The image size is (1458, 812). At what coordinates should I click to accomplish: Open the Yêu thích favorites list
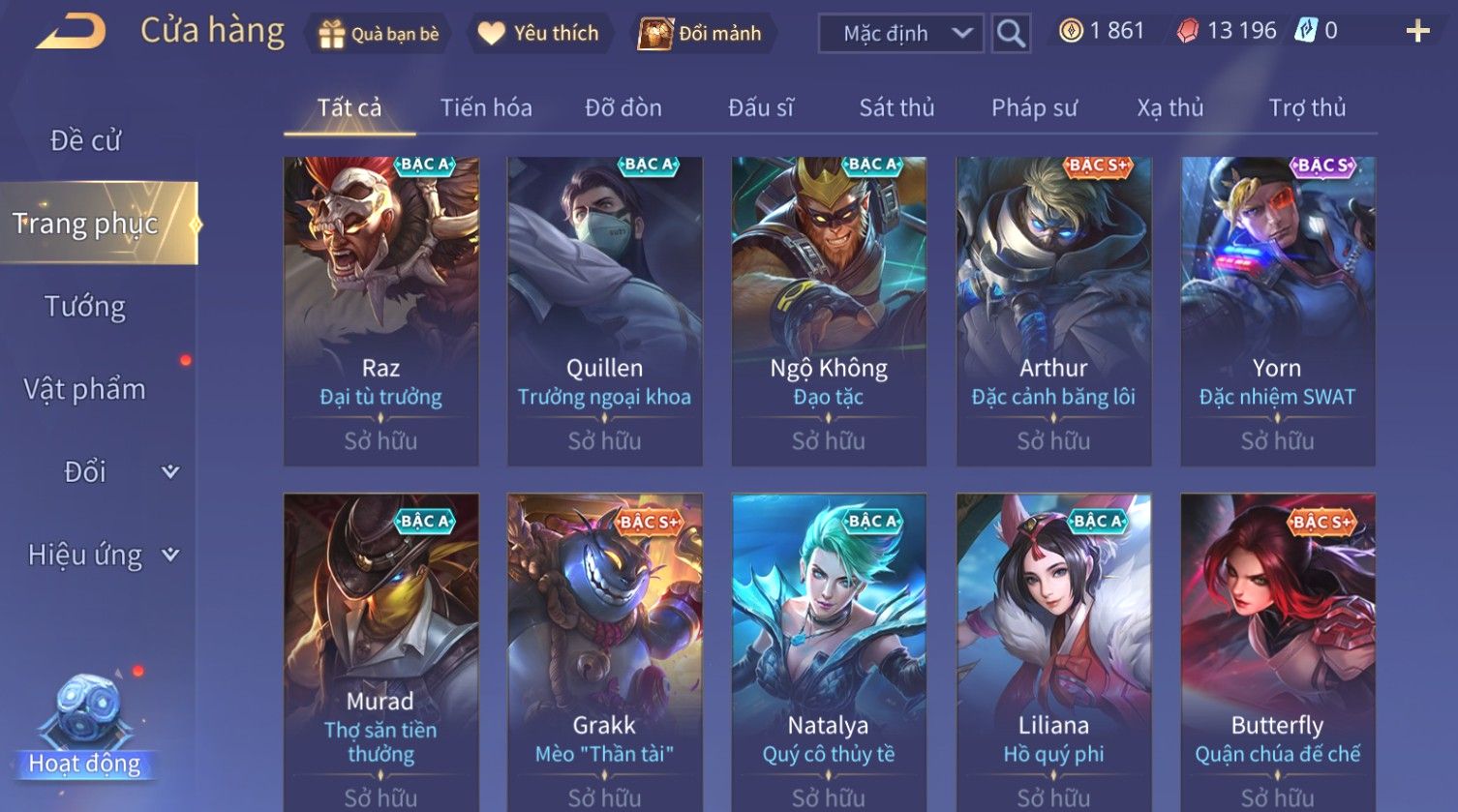[x=539, y=34]
